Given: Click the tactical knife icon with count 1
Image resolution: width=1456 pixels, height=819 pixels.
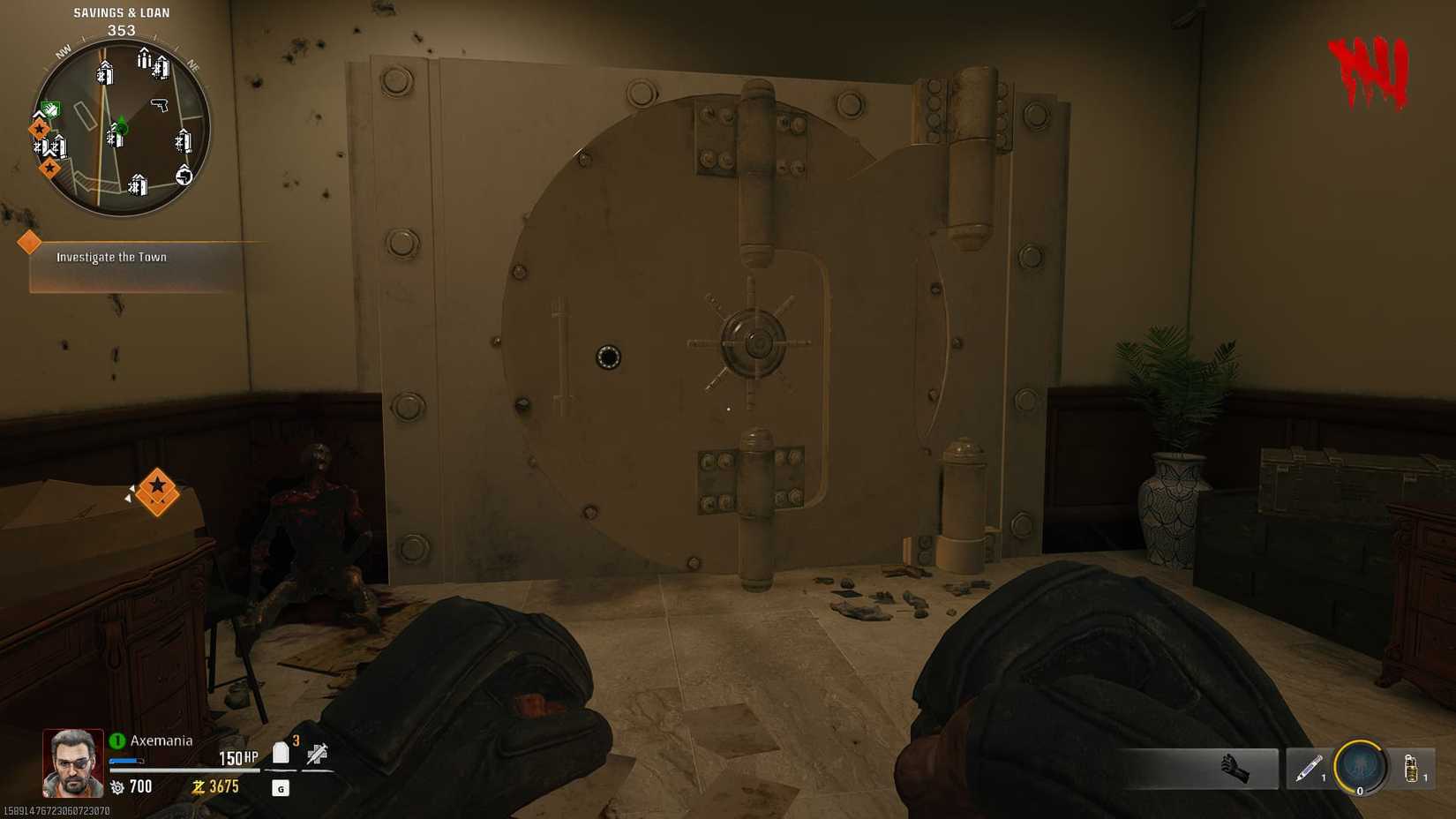Looking at the screenshot, I should pos(1309,769).
